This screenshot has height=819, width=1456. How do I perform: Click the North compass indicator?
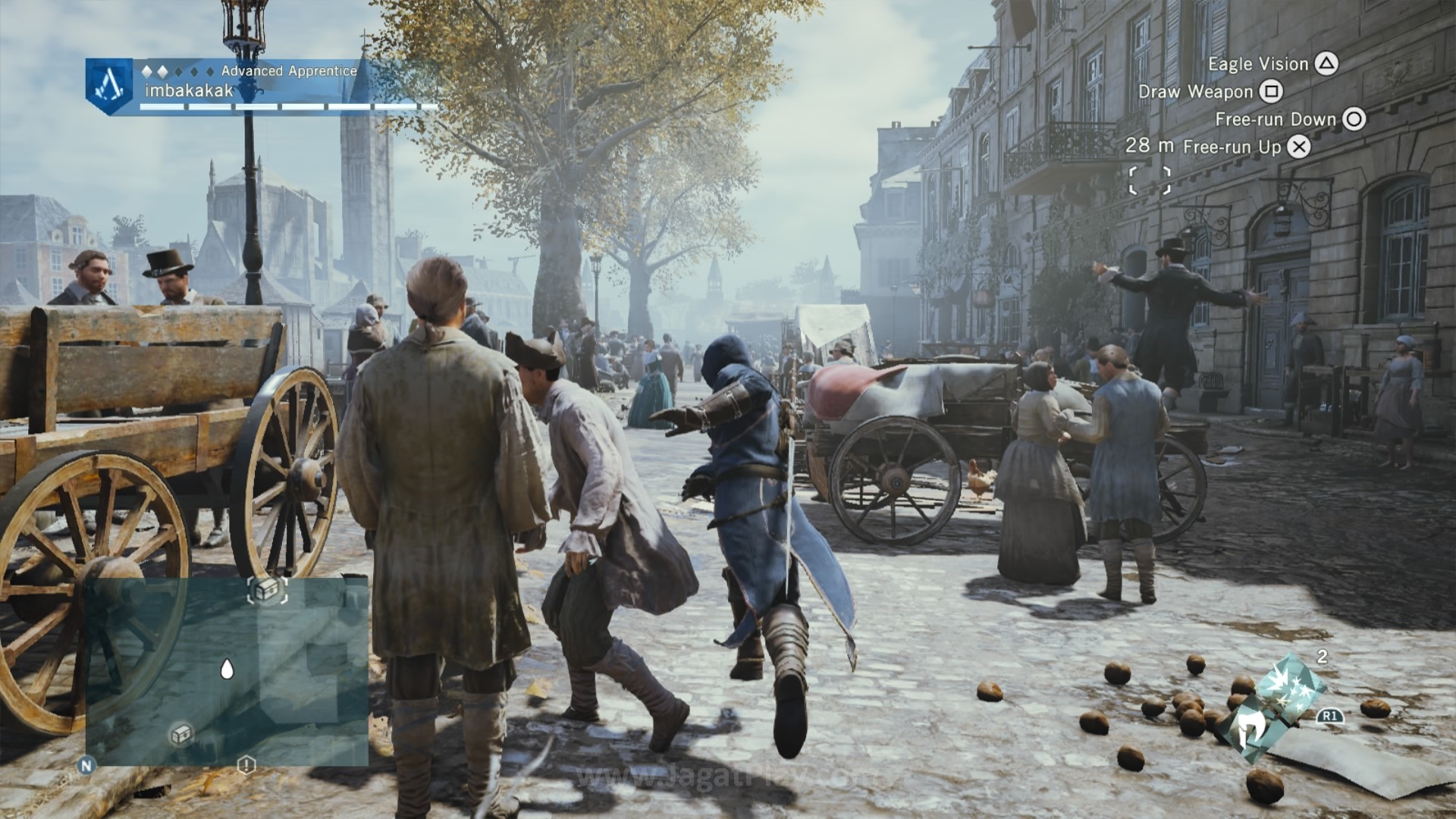[x=86, y=766]
